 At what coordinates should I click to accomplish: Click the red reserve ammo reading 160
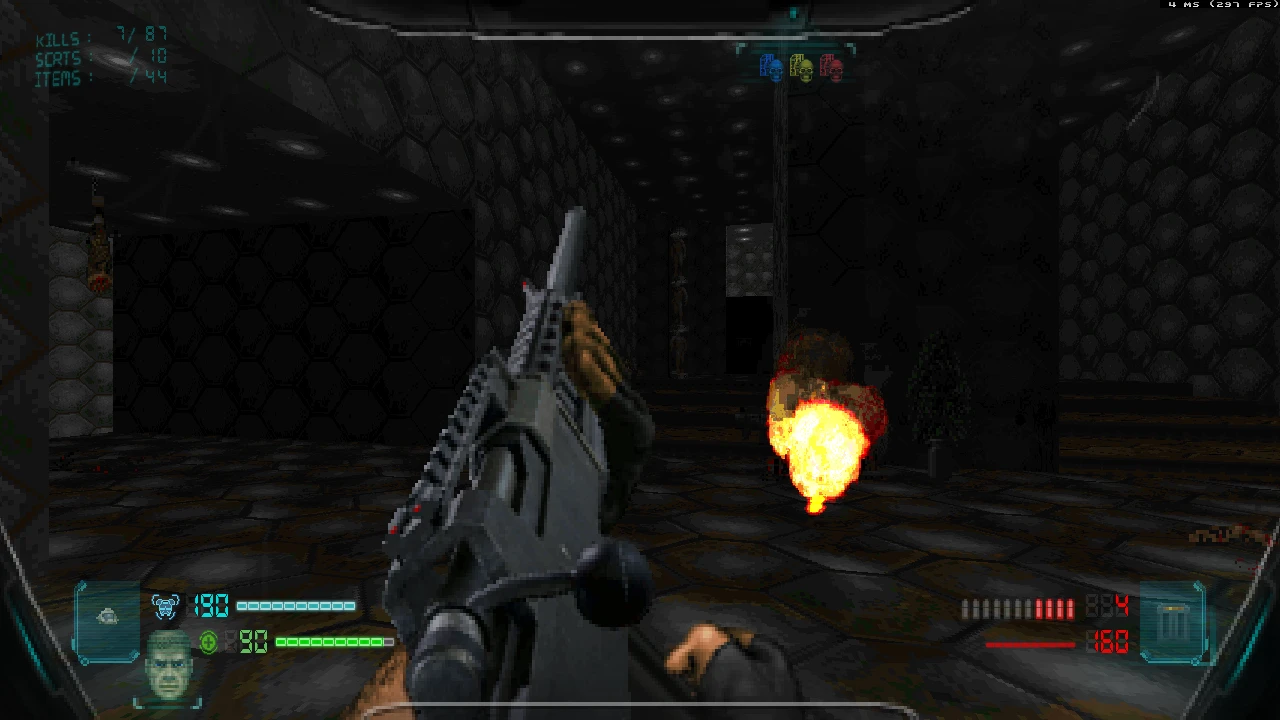tap(1110, 644)
